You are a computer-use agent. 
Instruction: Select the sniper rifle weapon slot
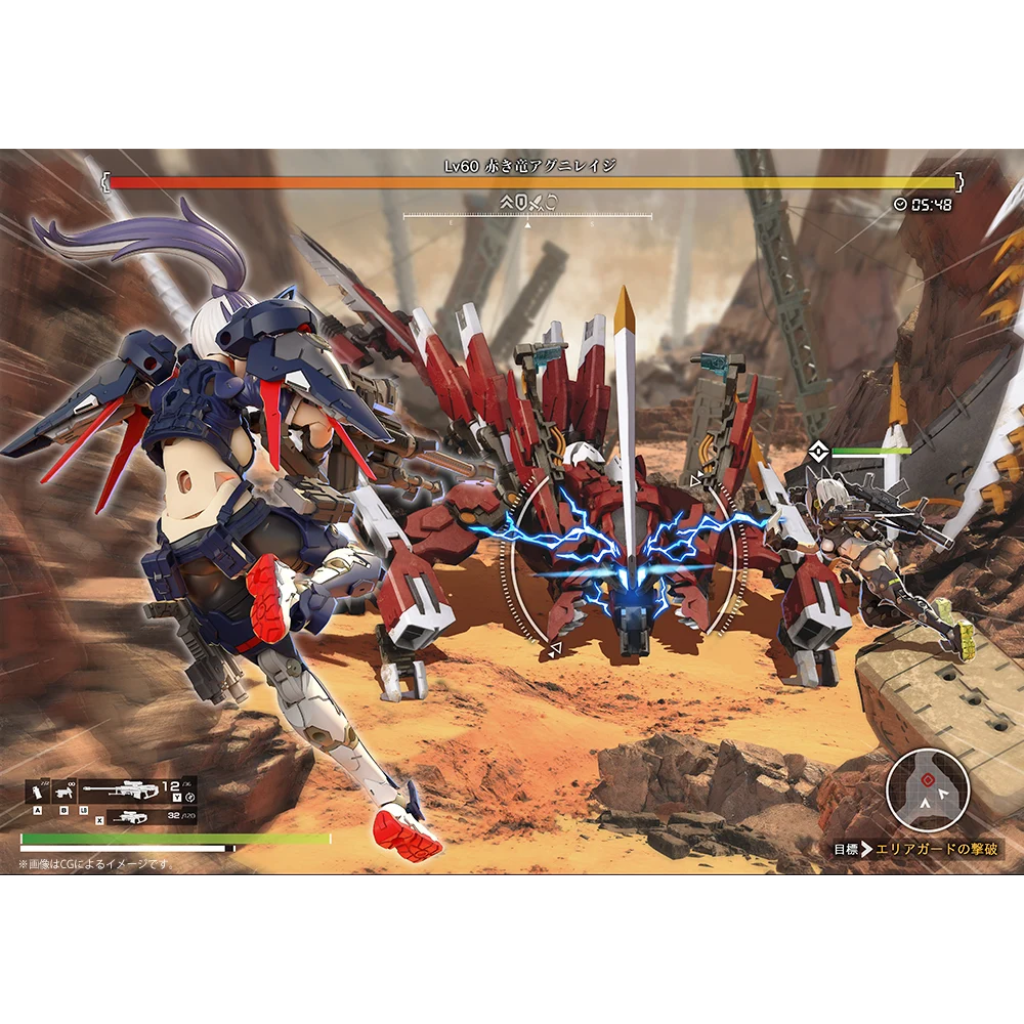click(120, 790)
